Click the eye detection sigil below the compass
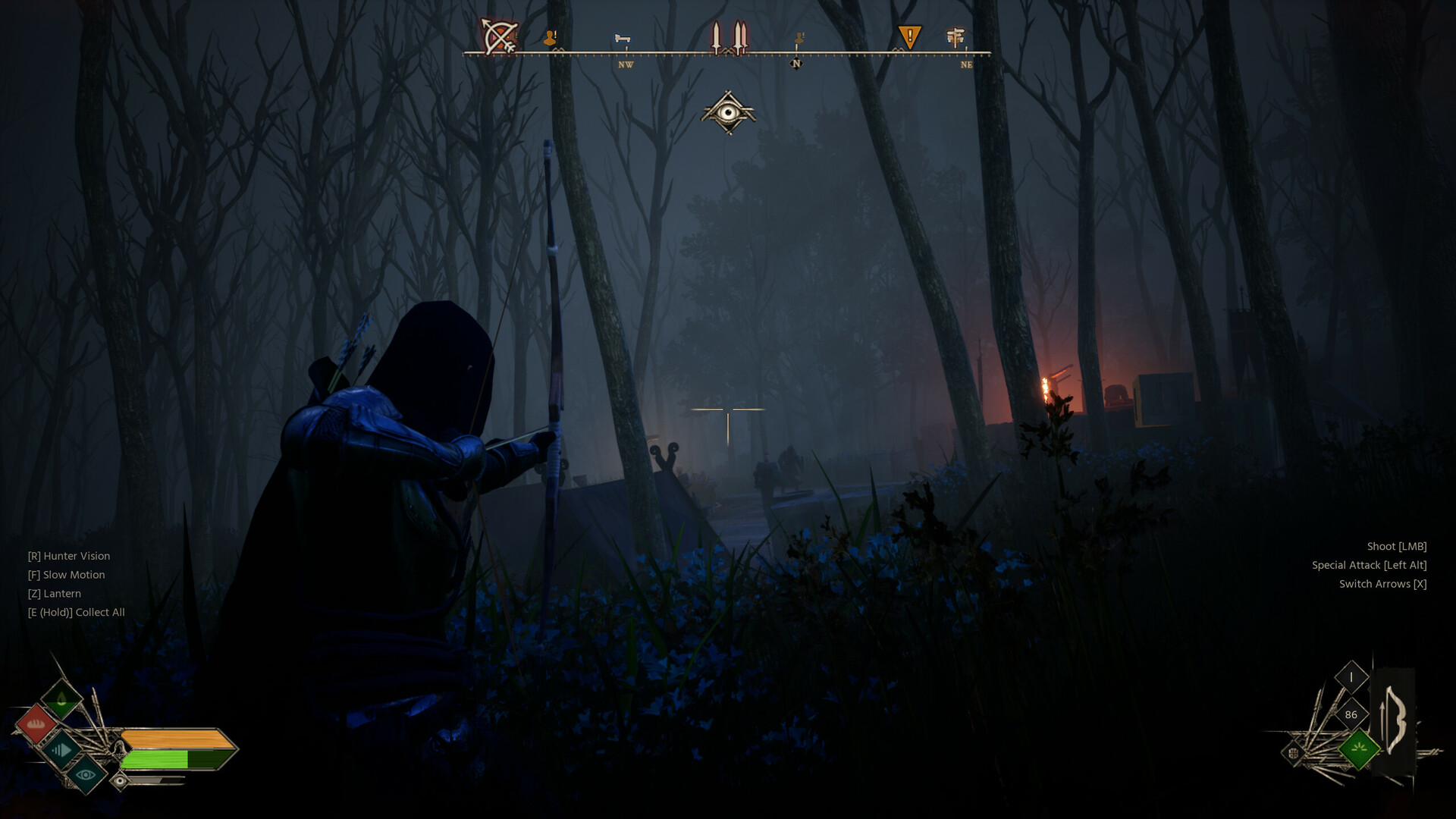 [x=730, y=114]
